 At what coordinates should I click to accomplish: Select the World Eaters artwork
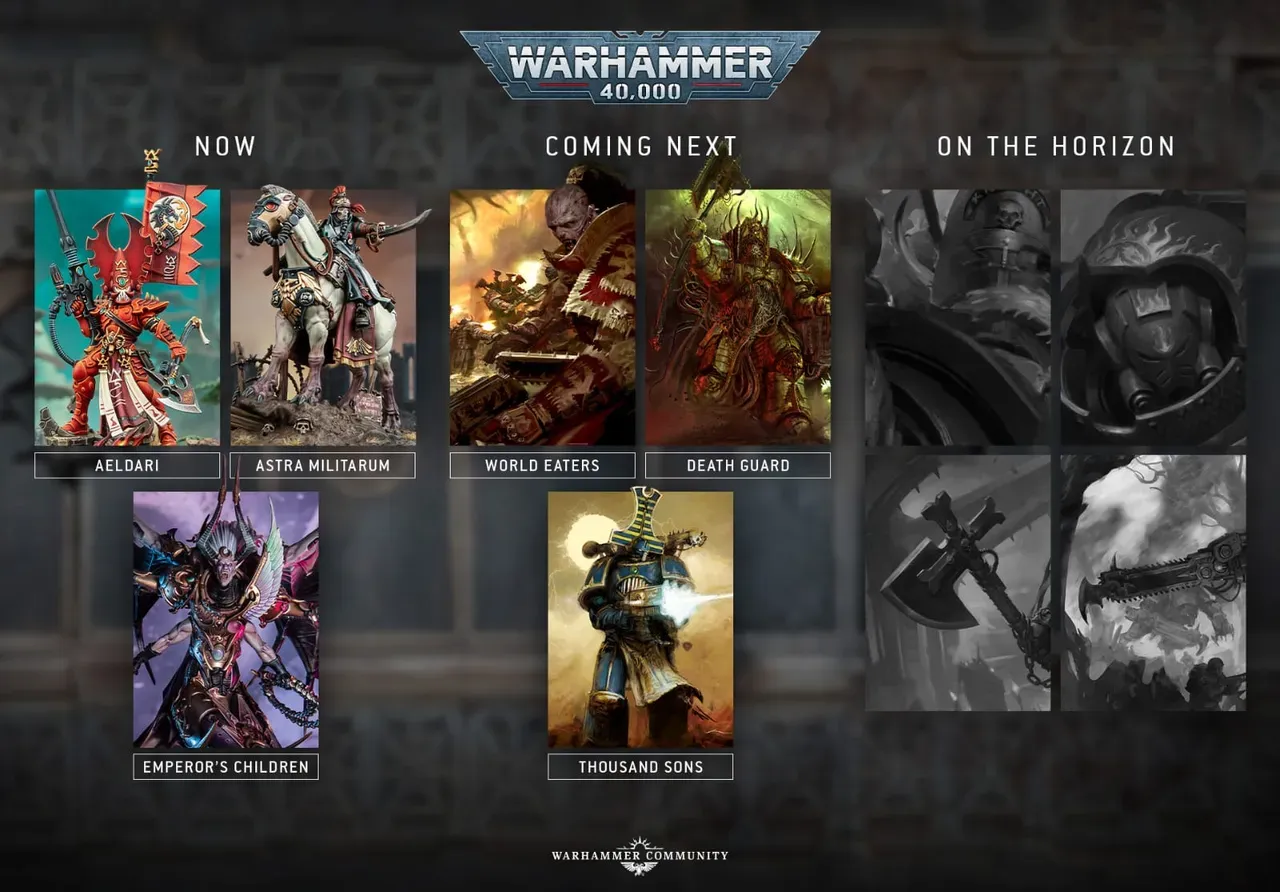tap(542, 317)
